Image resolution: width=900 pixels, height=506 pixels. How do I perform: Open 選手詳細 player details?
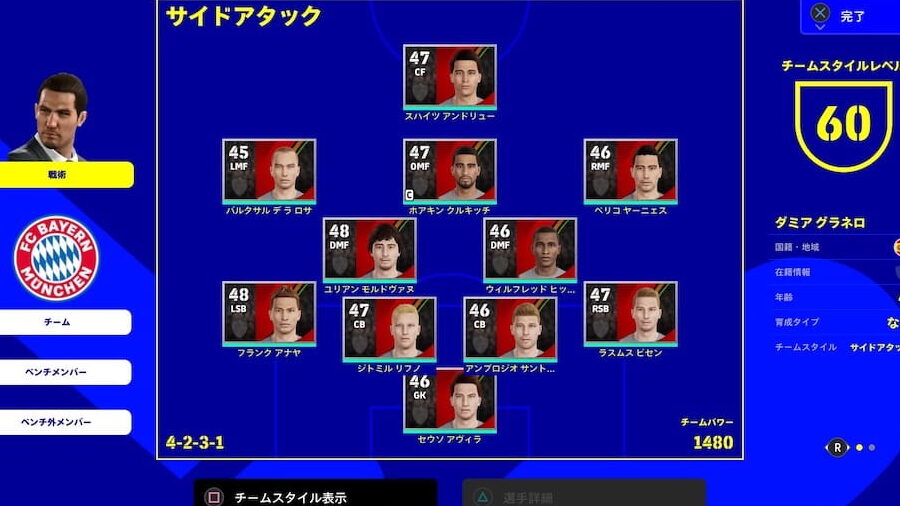coord(584,495)
